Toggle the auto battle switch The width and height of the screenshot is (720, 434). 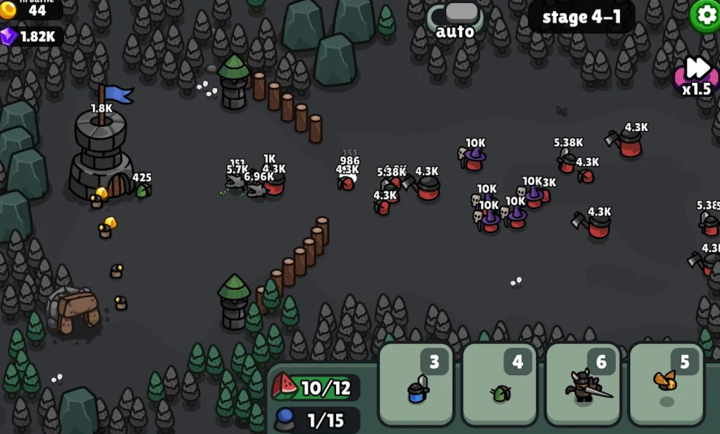tap(455, 14)
